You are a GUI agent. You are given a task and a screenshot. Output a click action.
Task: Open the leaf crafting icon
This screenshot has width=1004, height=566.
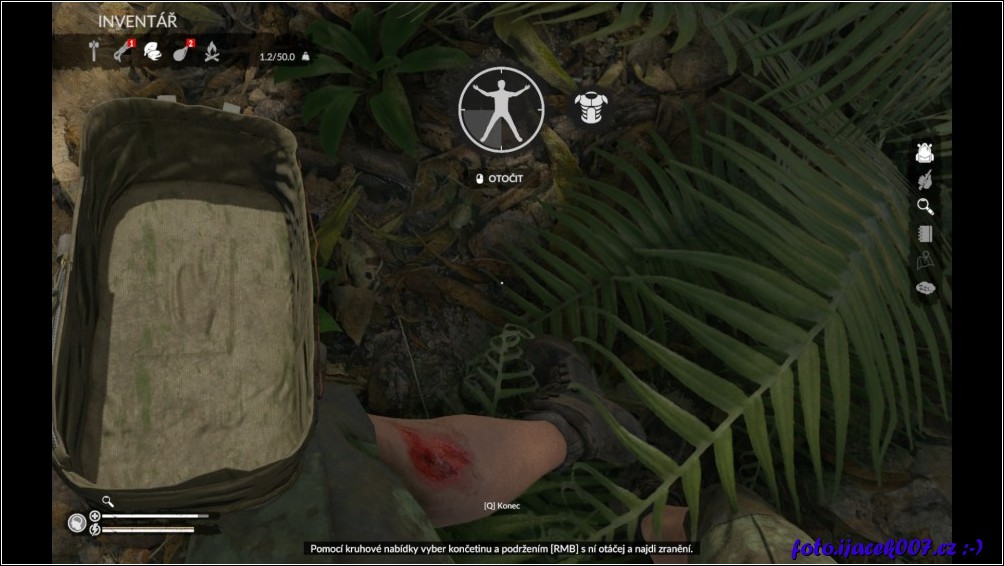pos(926,180)
